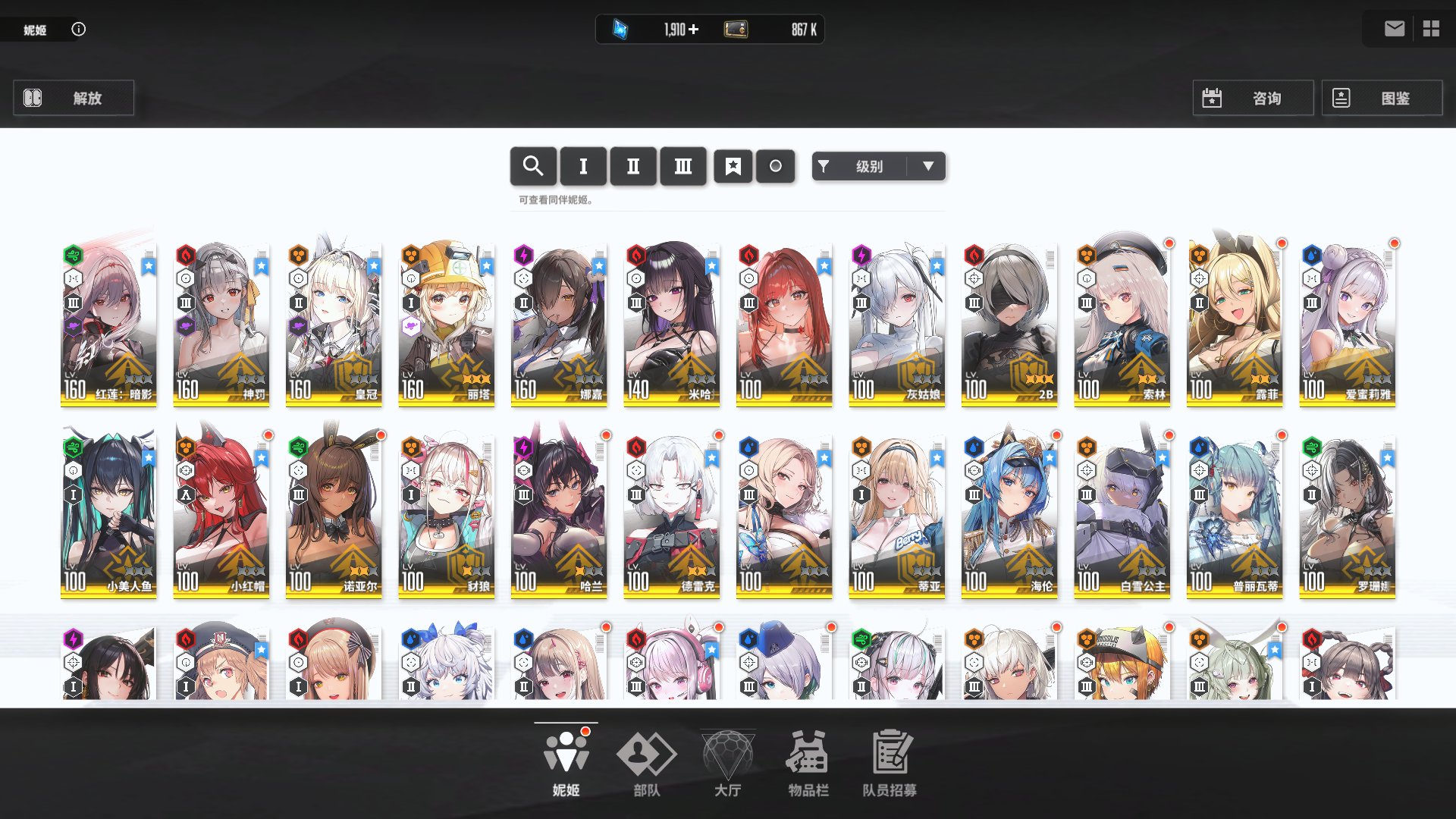Image resolution: width=1456 pixels, height=819 pixels.
Task: Go to the 大厅 lobby tab
Action: 727,764
